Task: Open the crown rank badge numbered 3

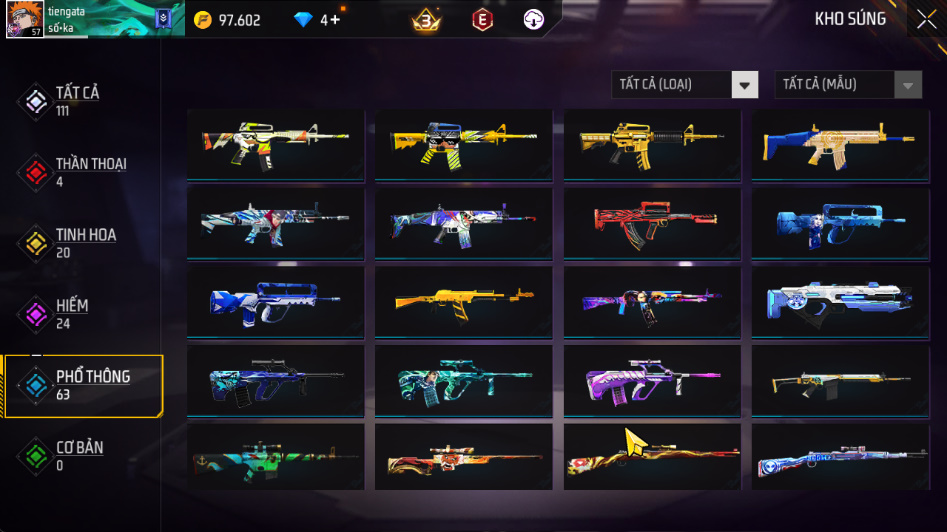Action: tap(427, 20)
